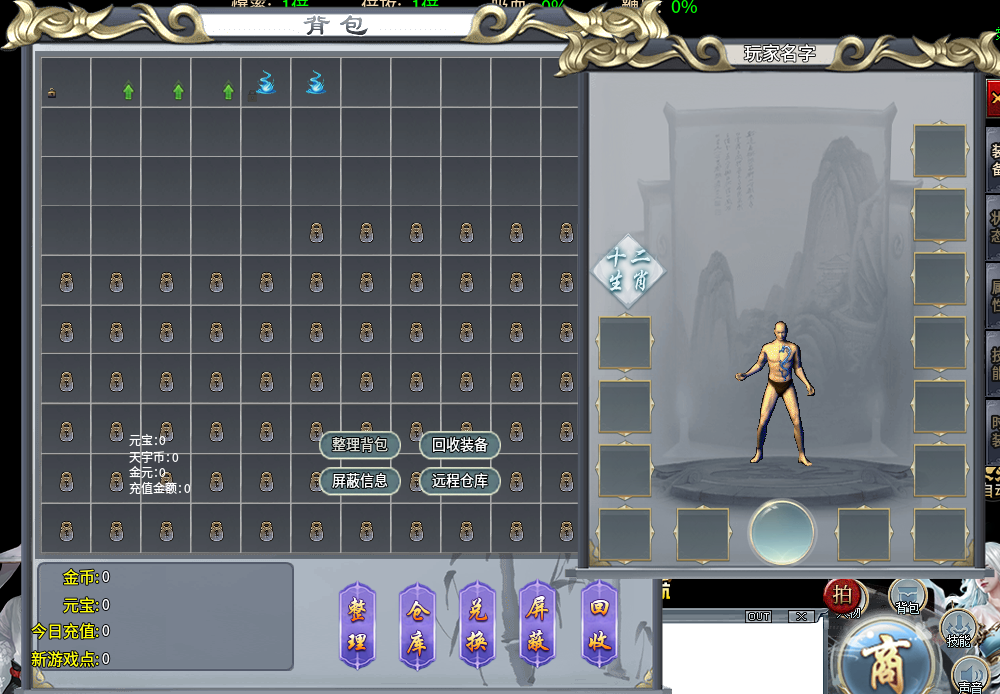The image size is (1000, 694).
Task: Select the small pouch item in the bag
Action: click(x=51, y=94)
